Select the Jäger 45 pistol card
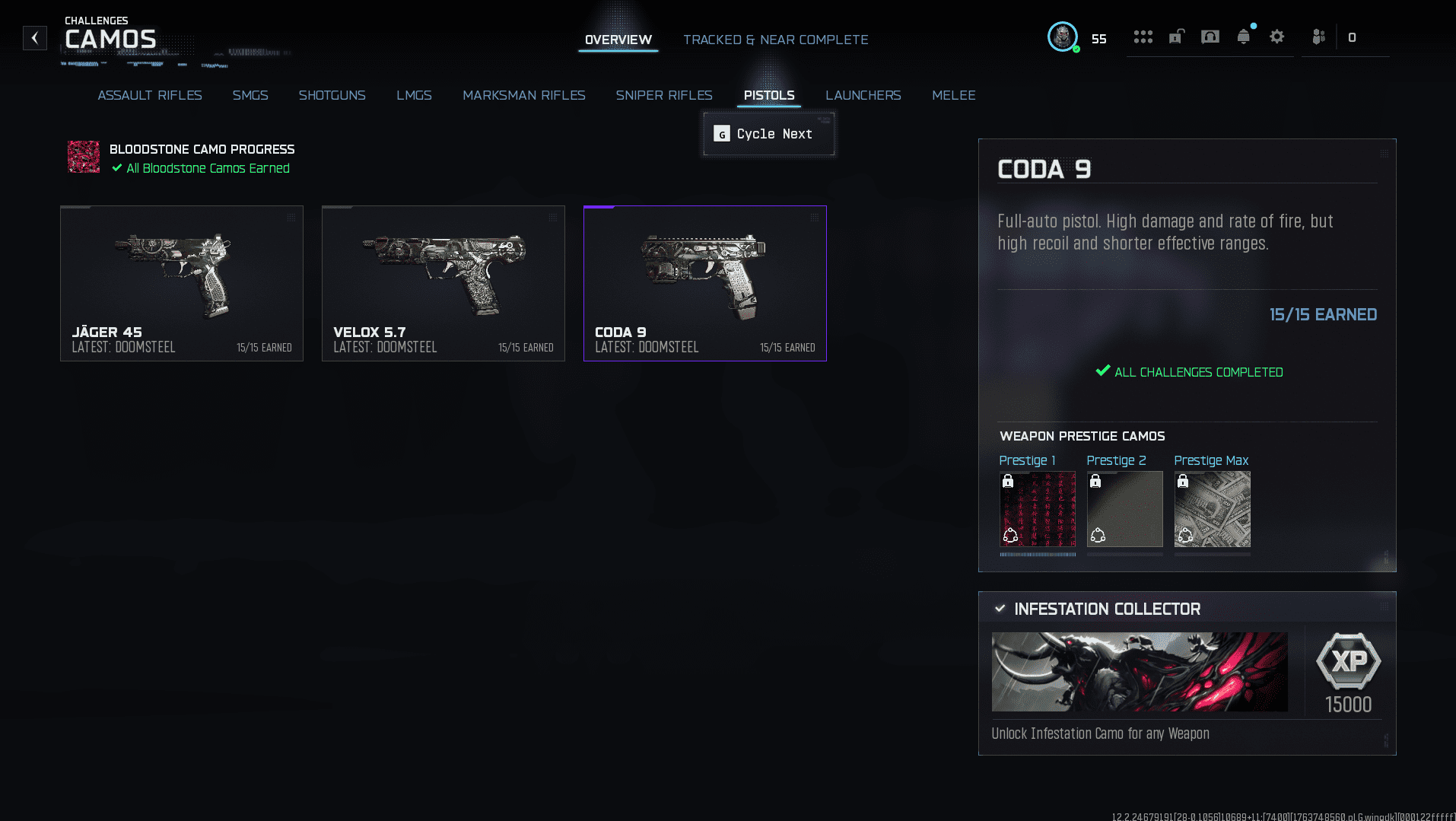 tap(182, 283)
